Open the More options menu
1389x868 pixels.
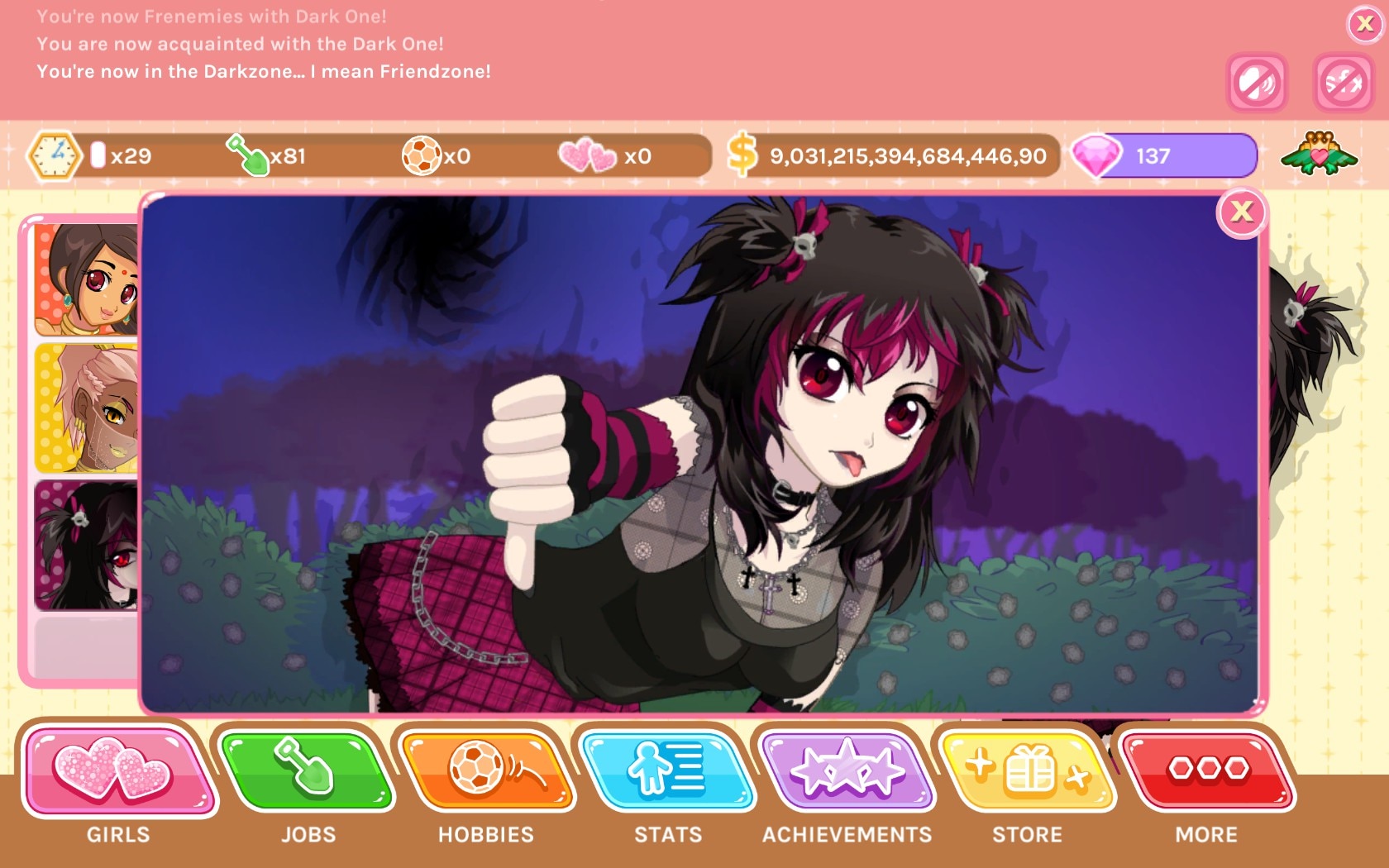point(1207,772)
